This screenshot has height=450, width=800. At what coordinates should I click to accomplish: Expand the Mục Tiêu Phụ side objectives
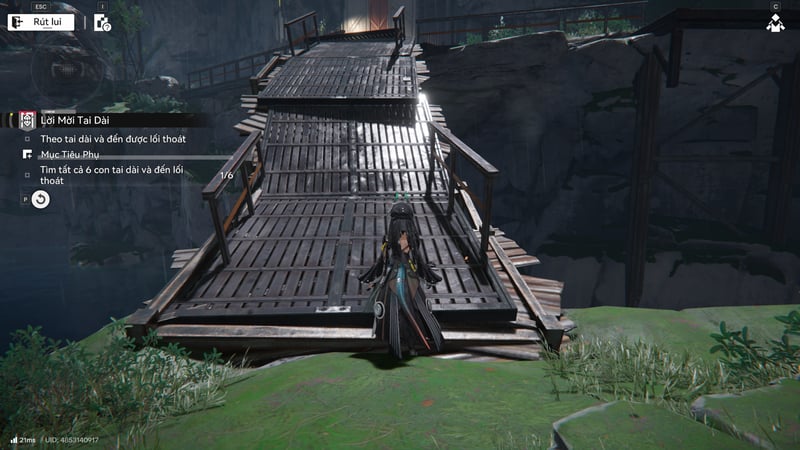[x=68, y=155]
